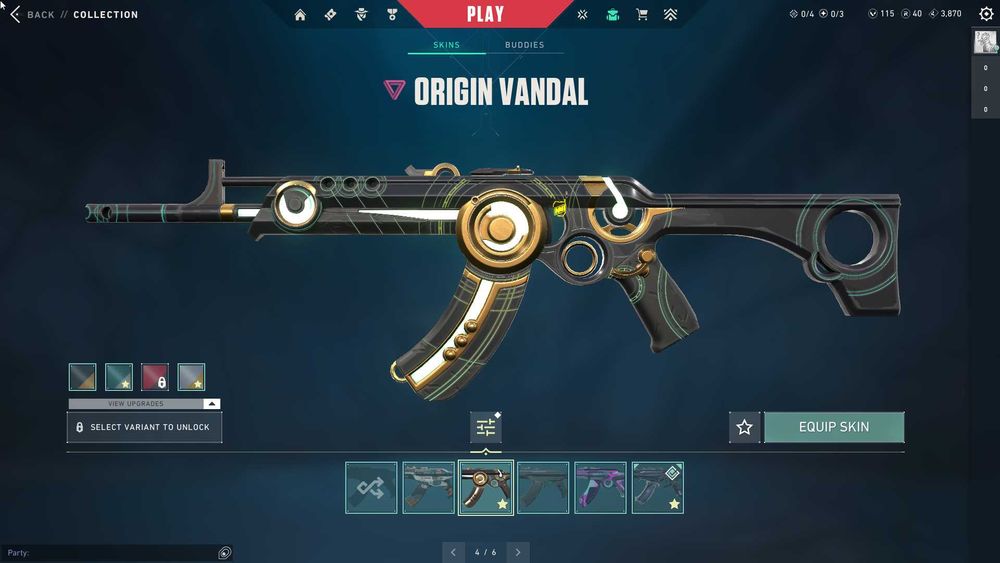Open the battle pass ticket icon
This screenshot has height=563, width=1000.
tap(331, 15)
